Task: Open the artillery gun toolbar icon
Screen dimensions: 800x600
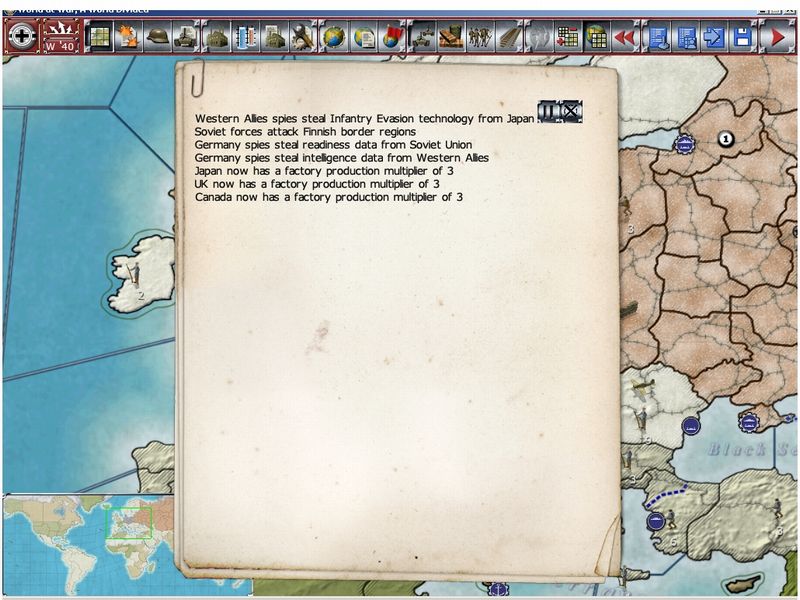Action: (x=421, y=38)
